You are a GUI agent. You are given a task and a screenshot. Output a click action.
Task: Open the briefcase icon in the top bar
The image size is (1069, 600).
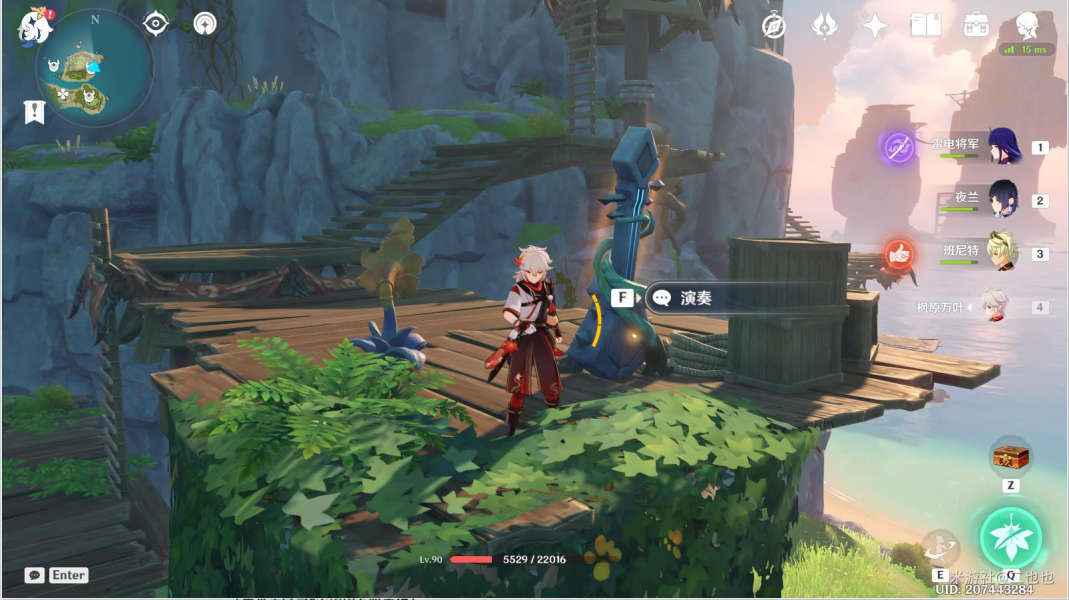(x=976, y=26)
